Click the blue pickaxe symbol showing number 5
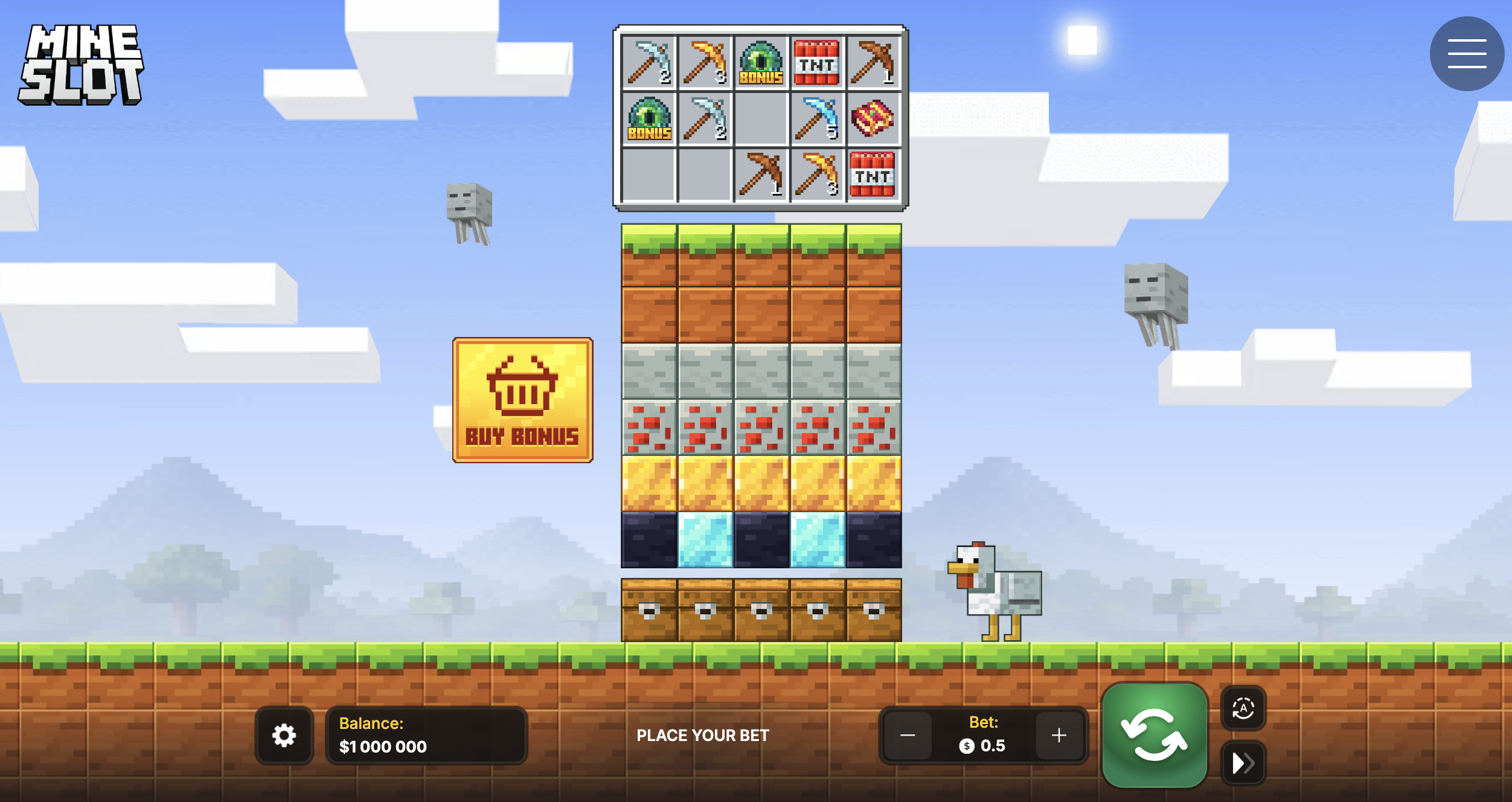Screen dimensions: 1512x802 pos(816,119)
